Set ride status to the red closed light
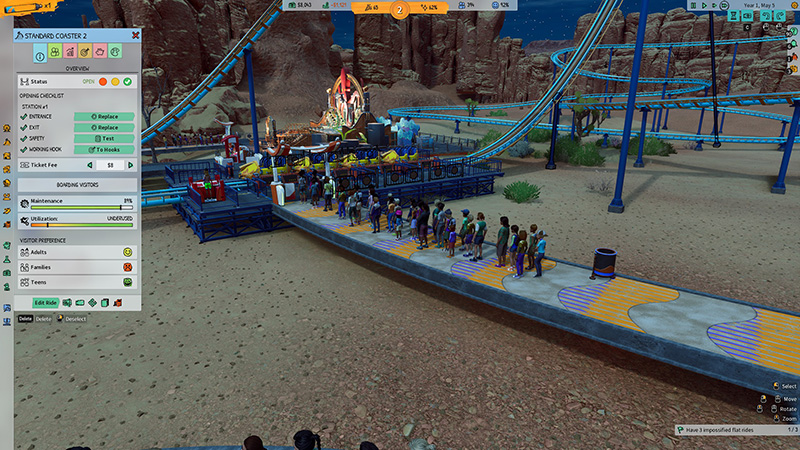 (x=102, y=81)
